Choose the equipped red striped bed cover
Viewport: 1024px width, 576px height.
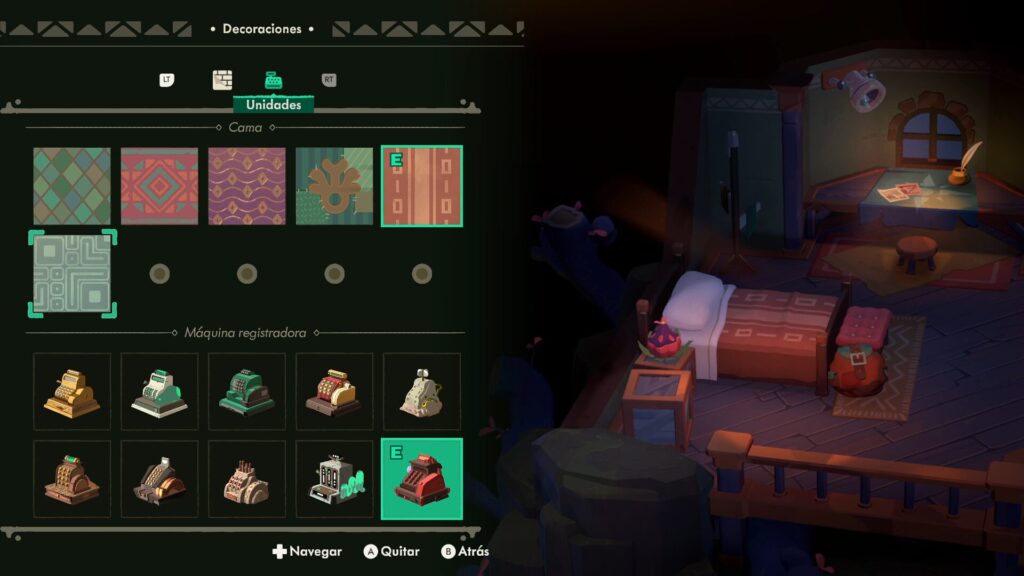coord(422,186)
